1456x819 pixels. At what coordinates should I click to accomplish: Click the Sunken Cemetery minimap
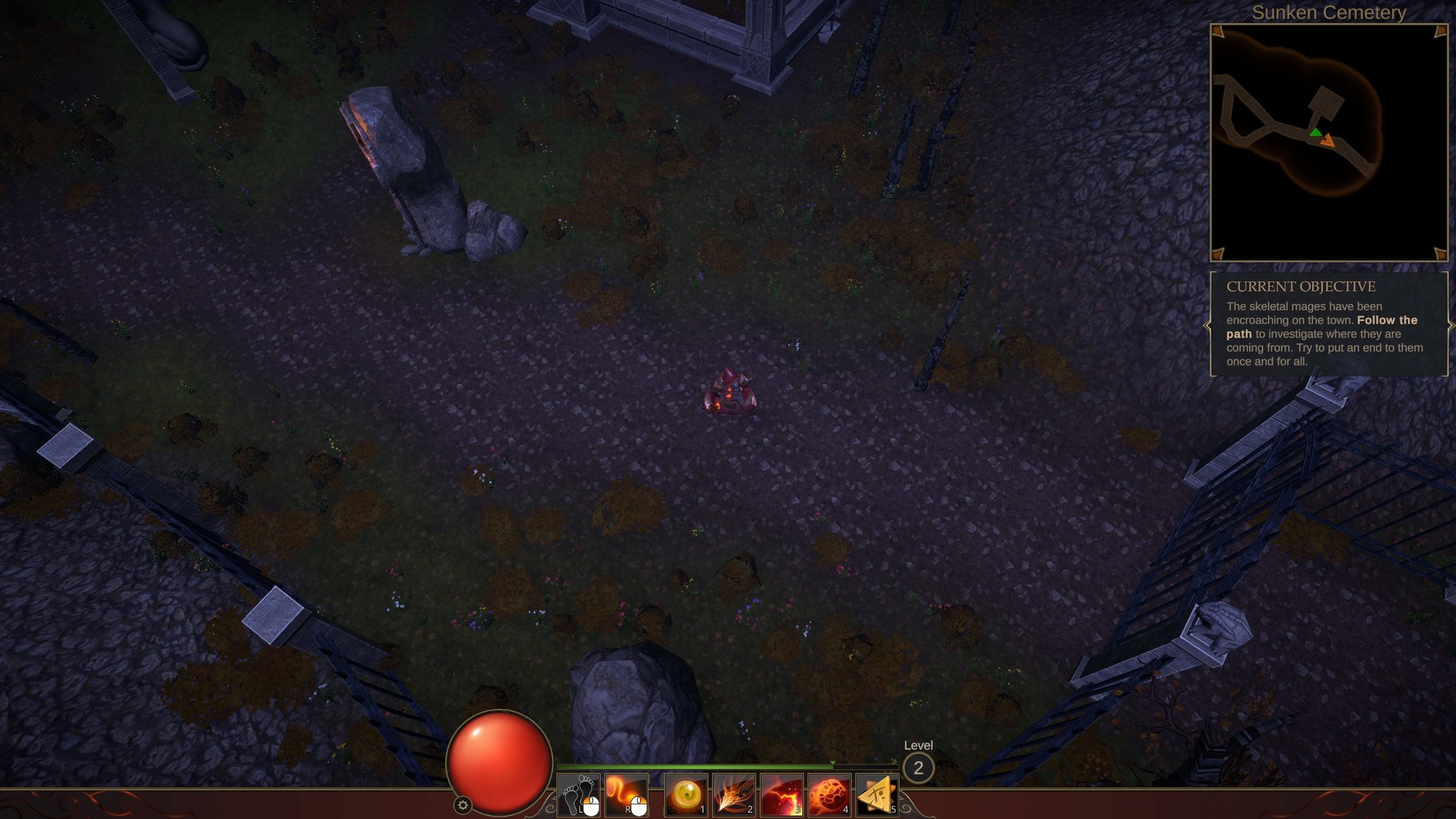pyautogui.click(x=1329, y=143)
